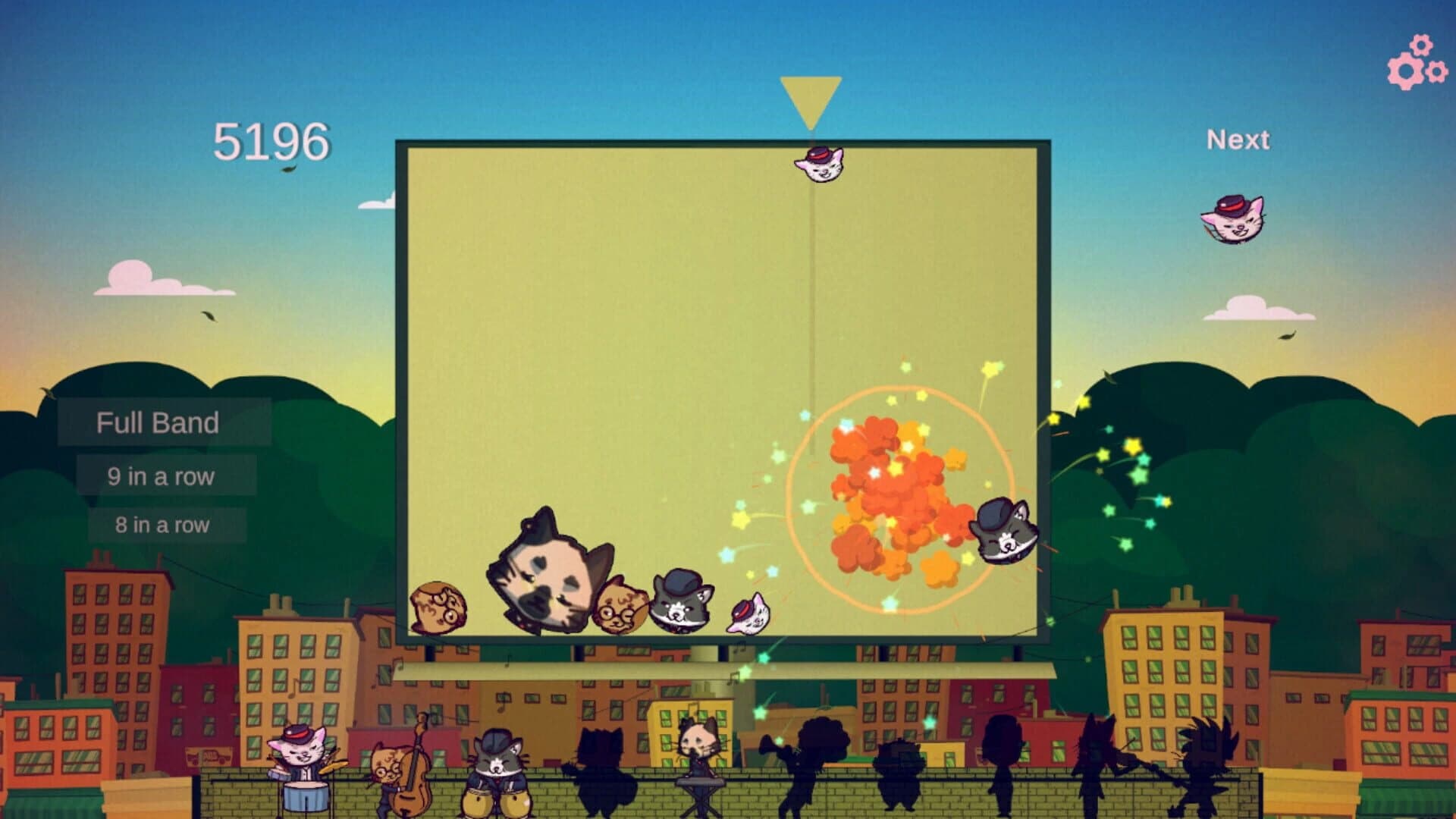The width and height of the screenshot is (1456, 819).
Task: Click the yellow drop indicator triangle
Action: [x=810, y=95]
